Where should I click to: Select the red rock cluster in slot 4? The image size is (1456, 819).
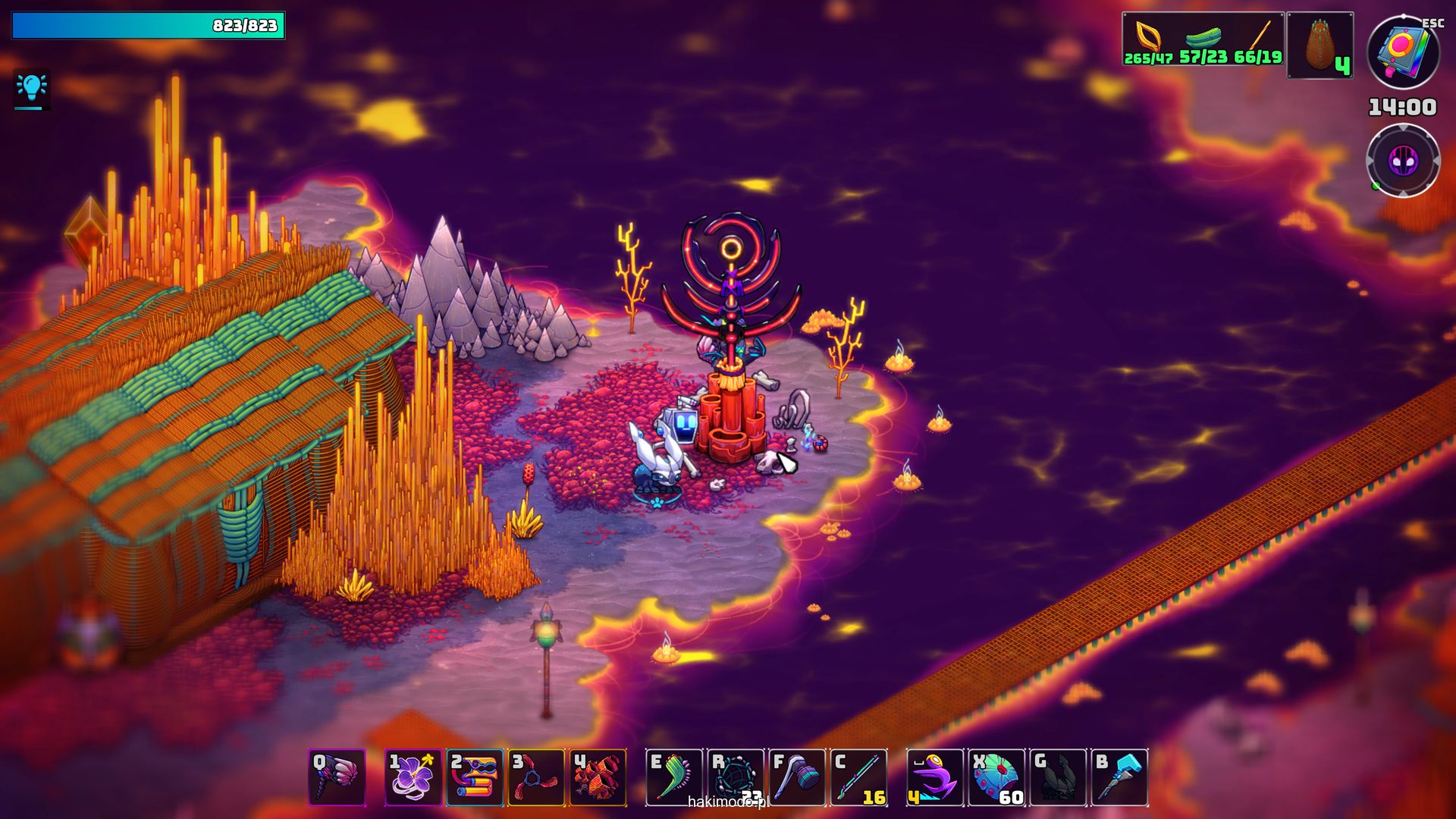pyautogui.click(x=598, y=777)
